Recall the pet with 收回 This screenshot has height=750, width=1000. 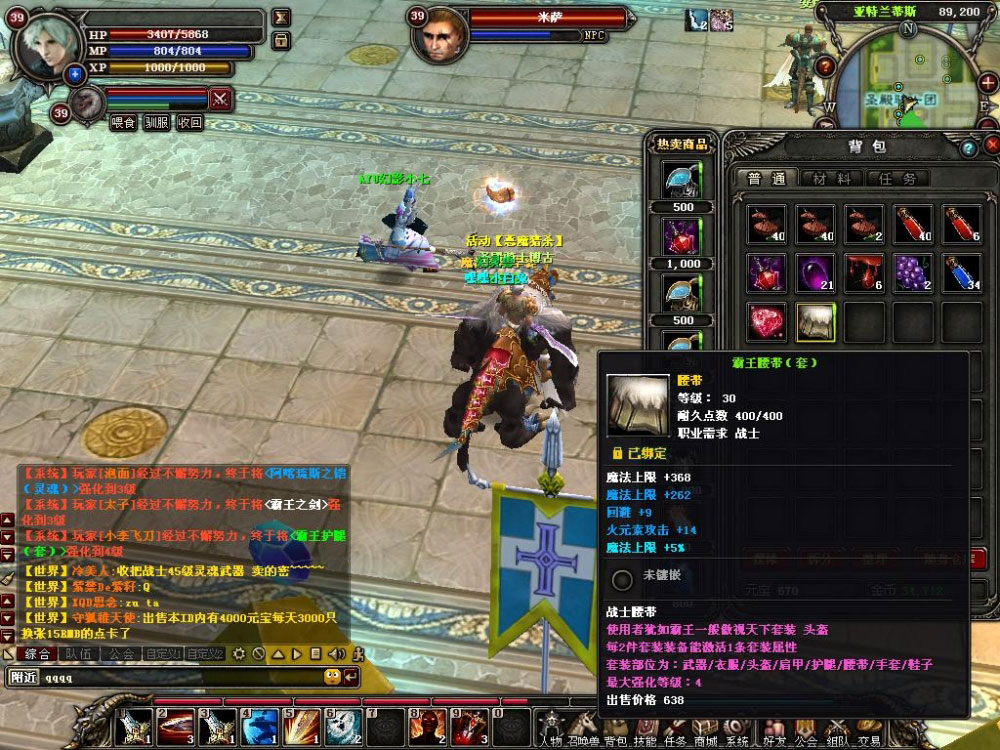(x=189, y=122)
